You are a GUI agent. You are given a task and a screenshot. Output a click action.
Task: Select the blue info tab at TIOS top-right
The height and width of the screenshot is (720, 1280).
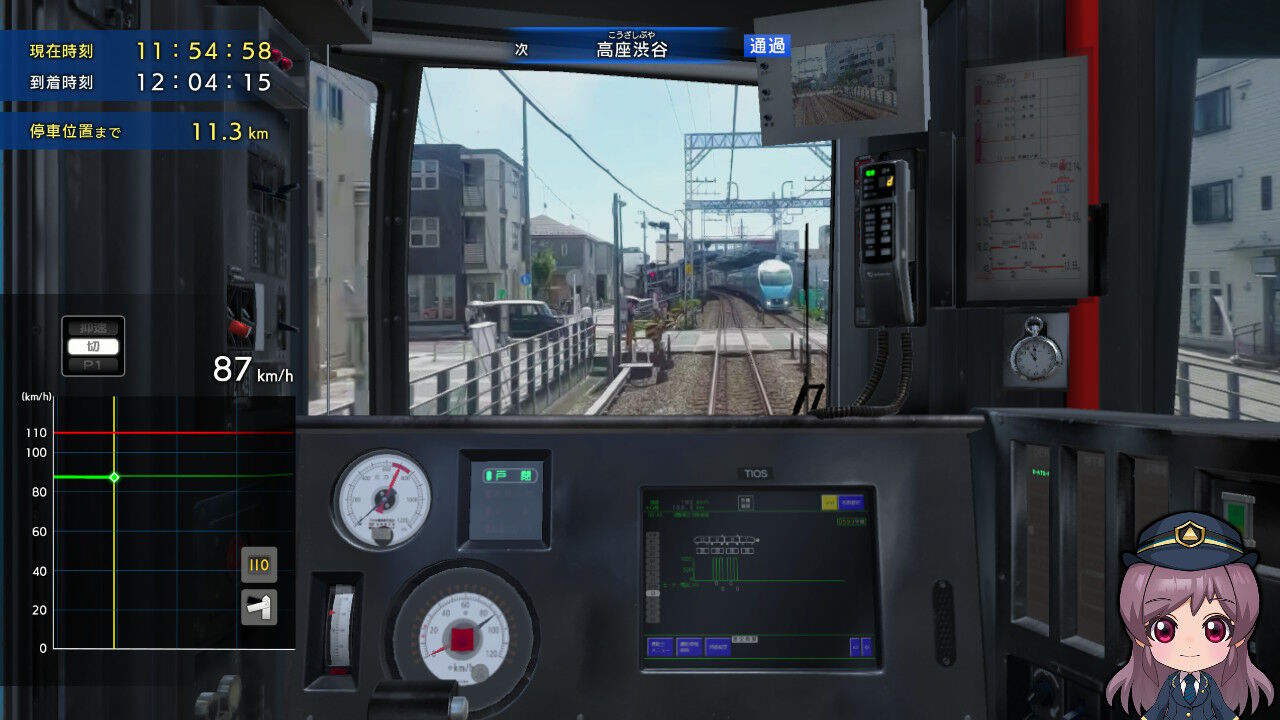852,503
